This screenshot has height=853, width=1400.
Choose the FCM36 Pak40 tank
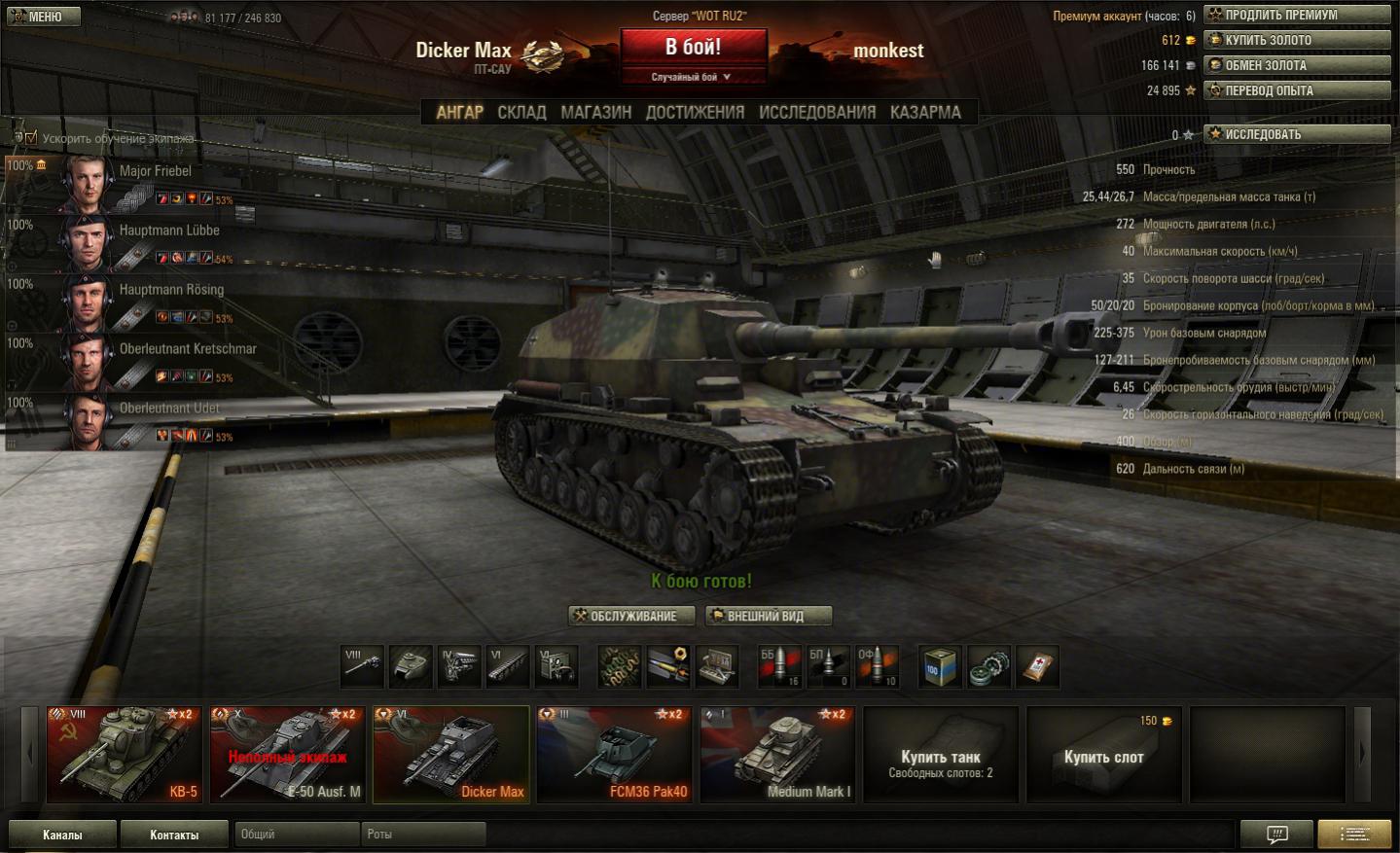pyautogui.click(x=614, y=755)
